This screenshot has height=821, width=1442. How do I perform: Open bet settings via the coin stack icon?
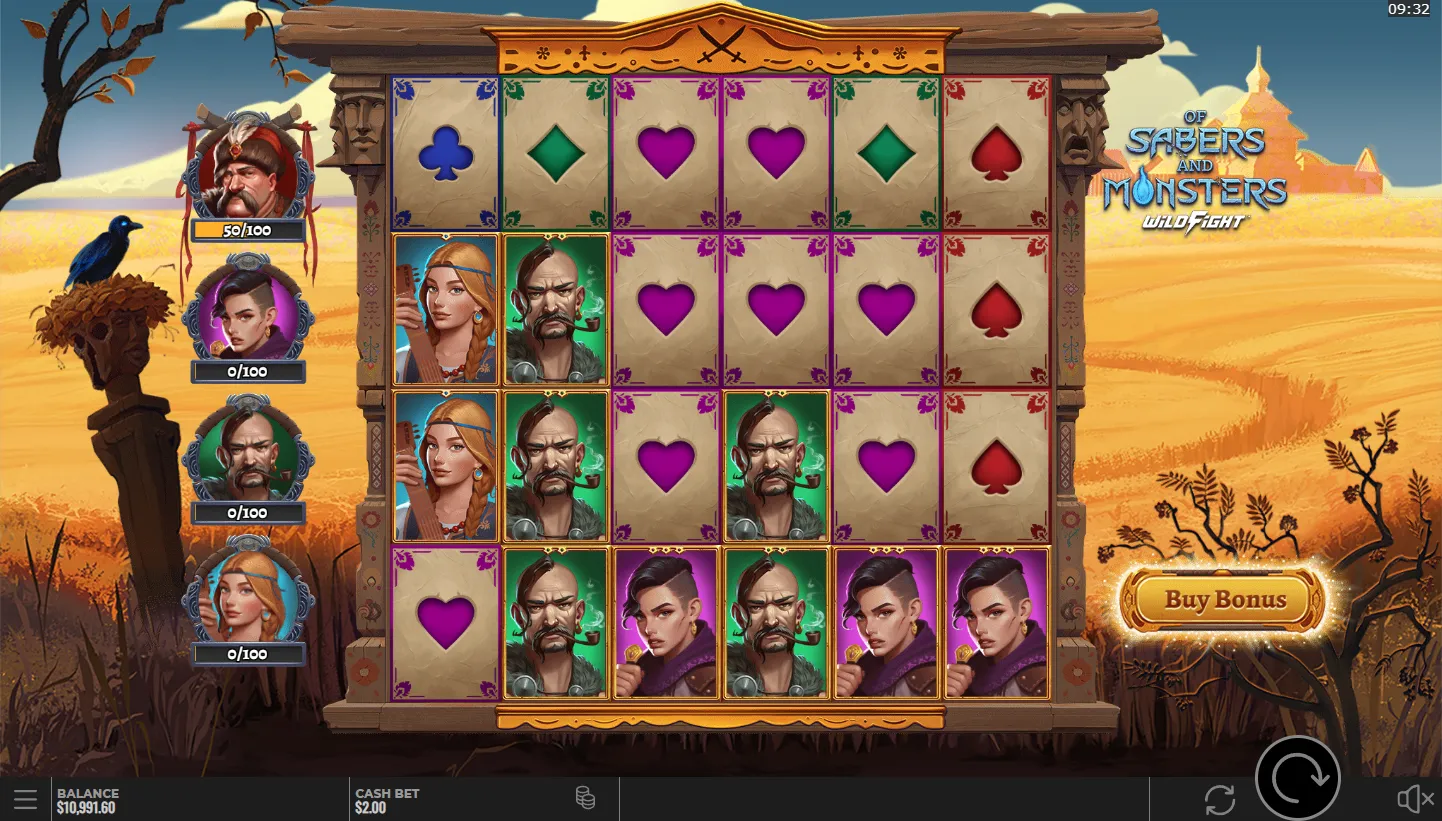tap(586, 797)
